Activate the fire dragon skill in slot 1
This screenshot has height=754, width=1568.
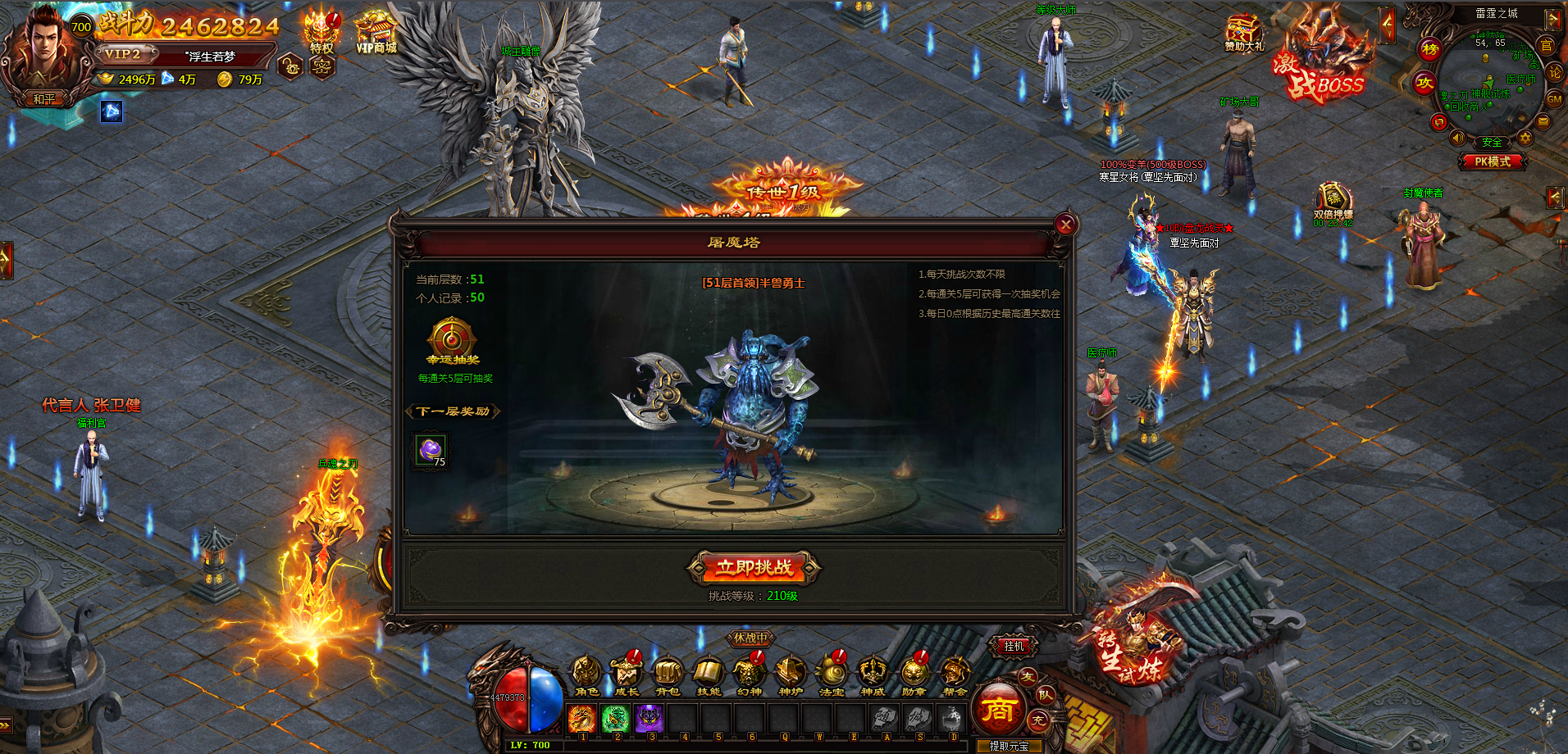tap(582, 719)
